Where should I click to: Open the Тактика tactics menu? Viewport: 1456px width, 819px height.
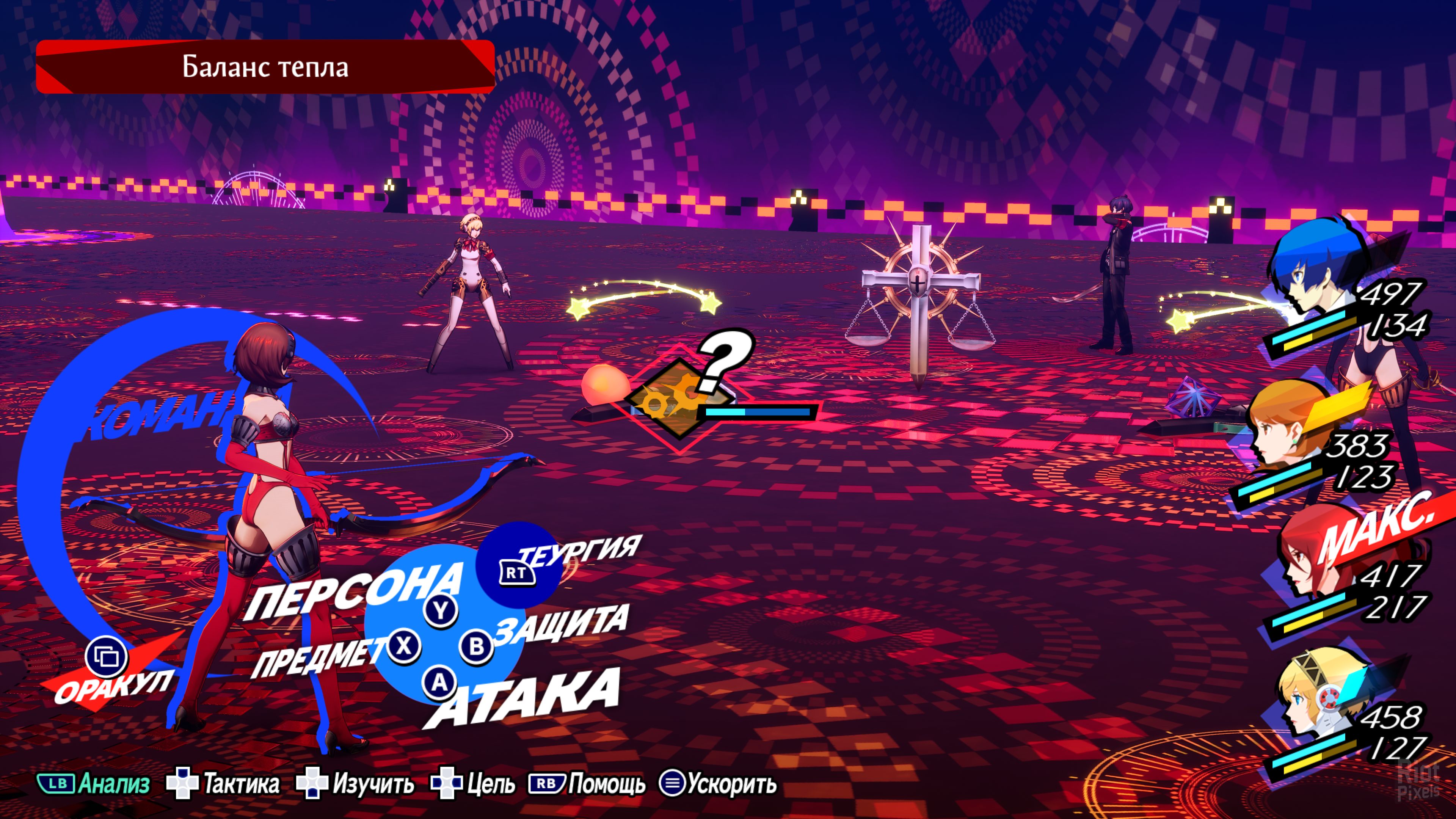click(x=224, y=784)
